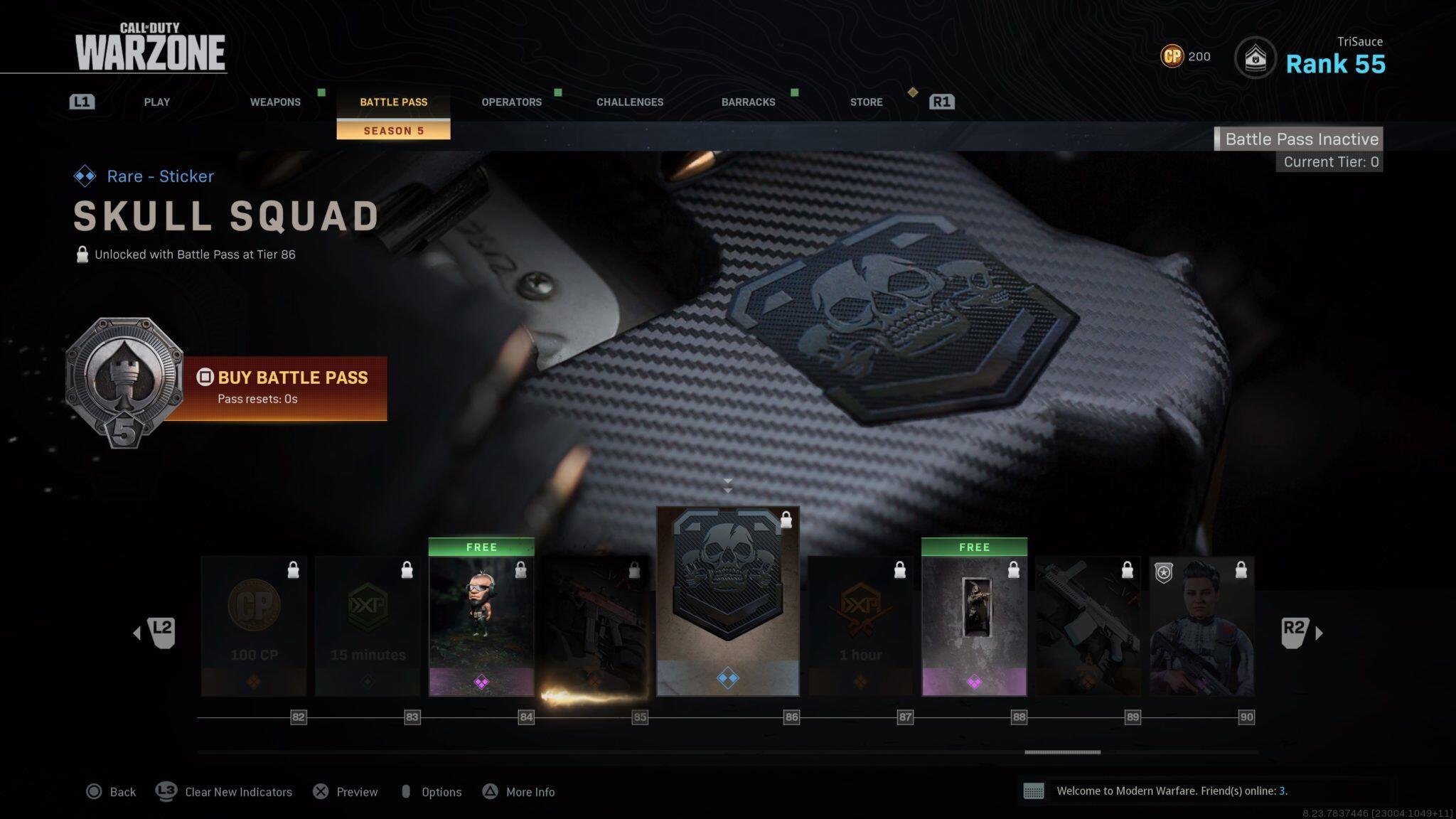Choose the 15 minutes XP token reward
Screen dimensions: 1456x819
(368, 626)
